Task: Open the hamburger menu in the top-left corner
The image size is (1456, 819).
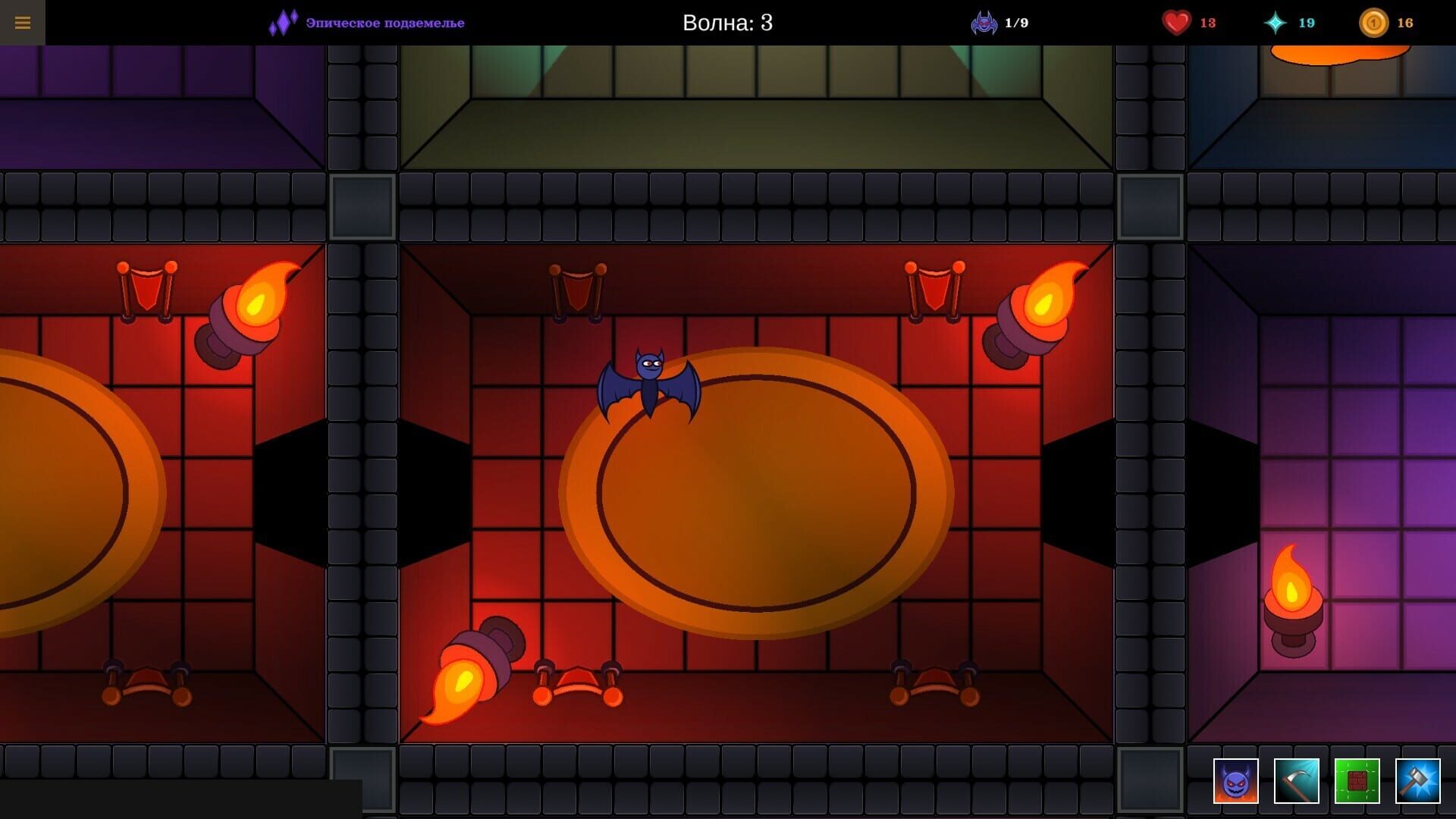Action: [x=23, y=23]
